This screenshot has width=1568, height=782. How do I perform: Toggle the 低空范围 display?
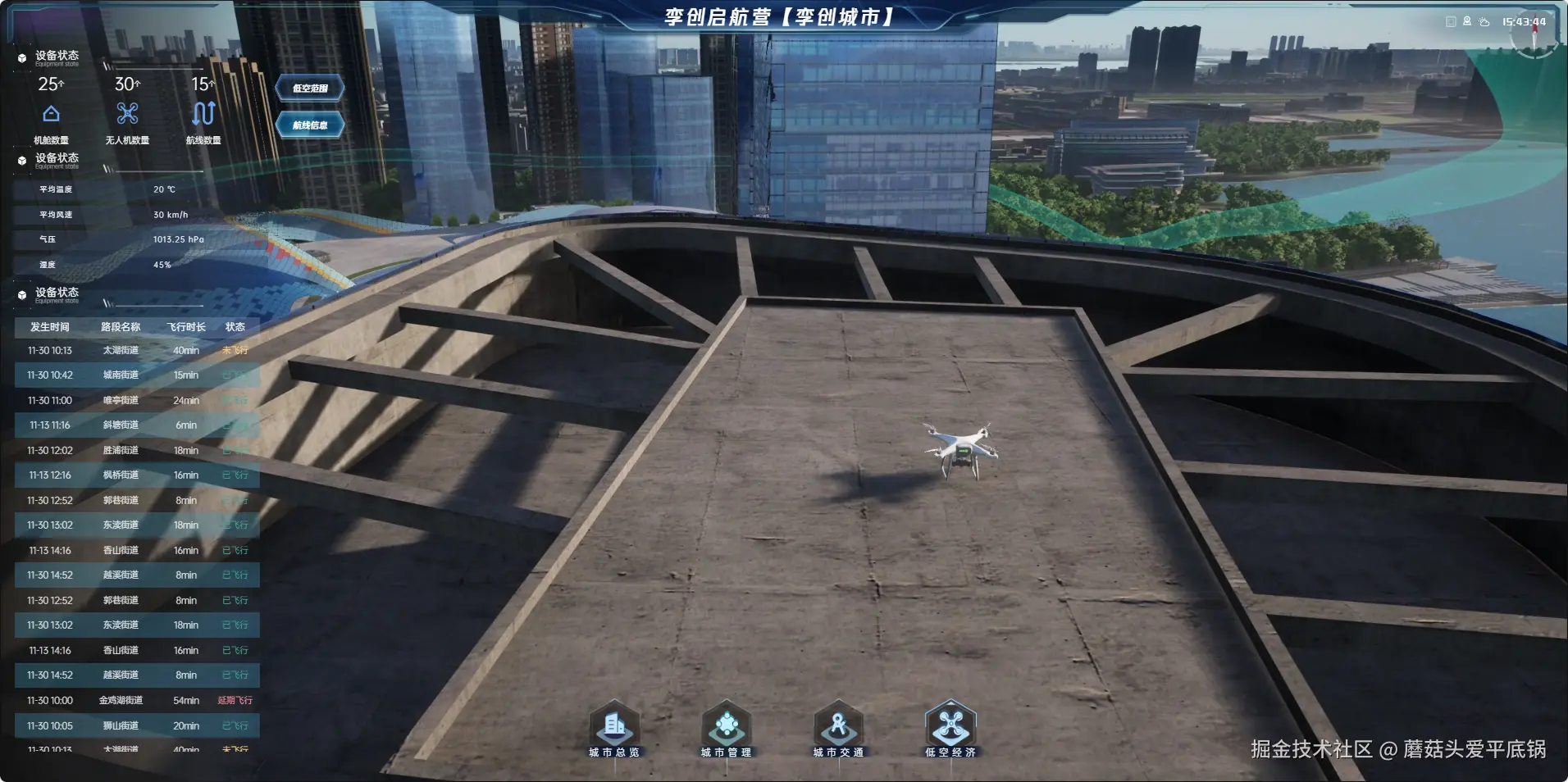(x=311, y=88)
